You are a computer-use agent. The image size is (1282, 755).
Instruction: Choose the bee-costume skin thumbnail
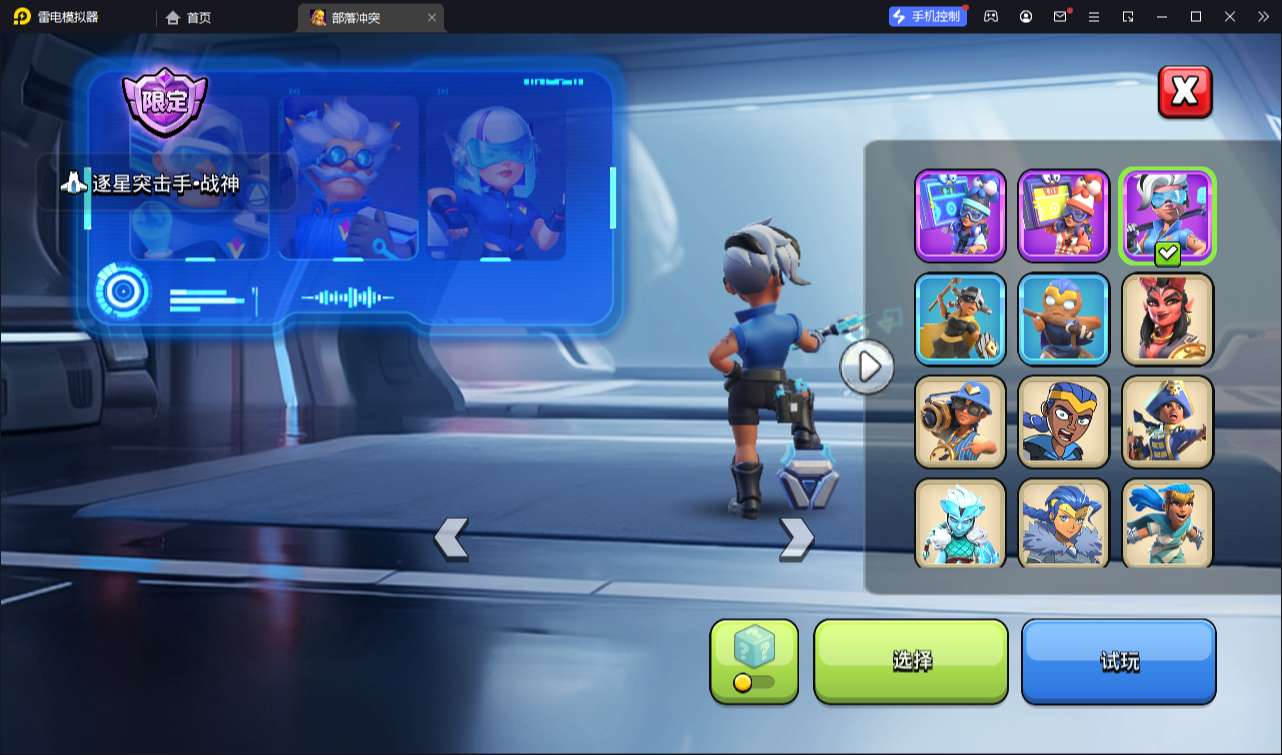(960, 318)
